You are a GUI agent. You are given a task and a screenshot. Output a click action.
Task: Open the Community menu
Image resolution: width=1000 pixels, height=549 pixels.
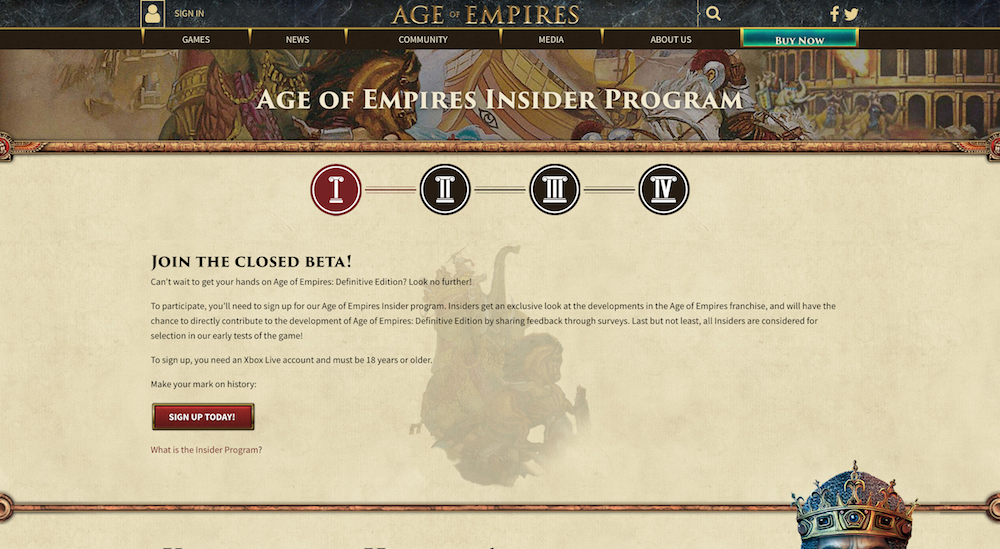pyautogui.click(x=423, y=40)
